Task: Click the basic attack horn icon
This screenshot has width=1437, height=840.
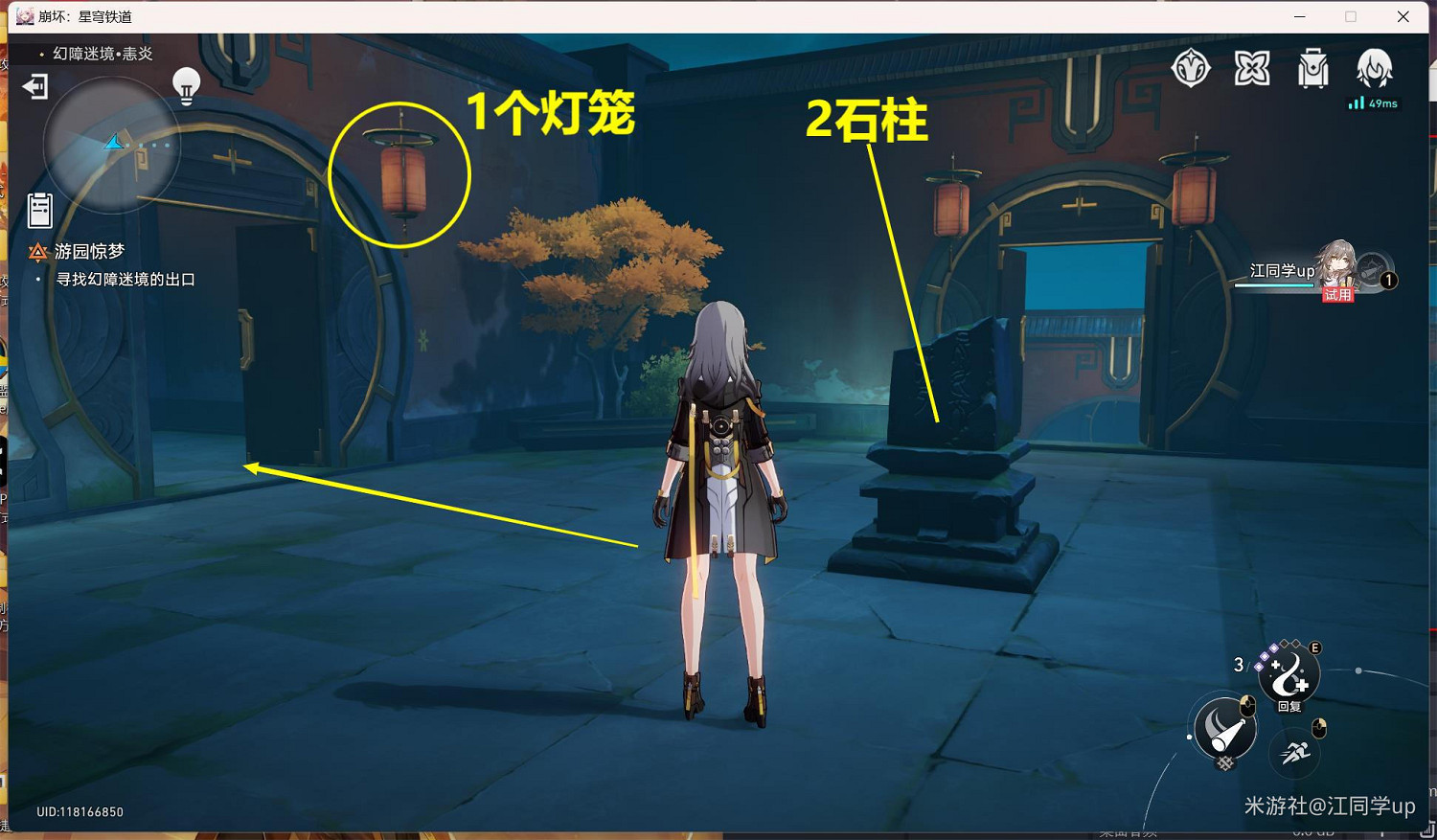Action: [x=1224, y=730]
